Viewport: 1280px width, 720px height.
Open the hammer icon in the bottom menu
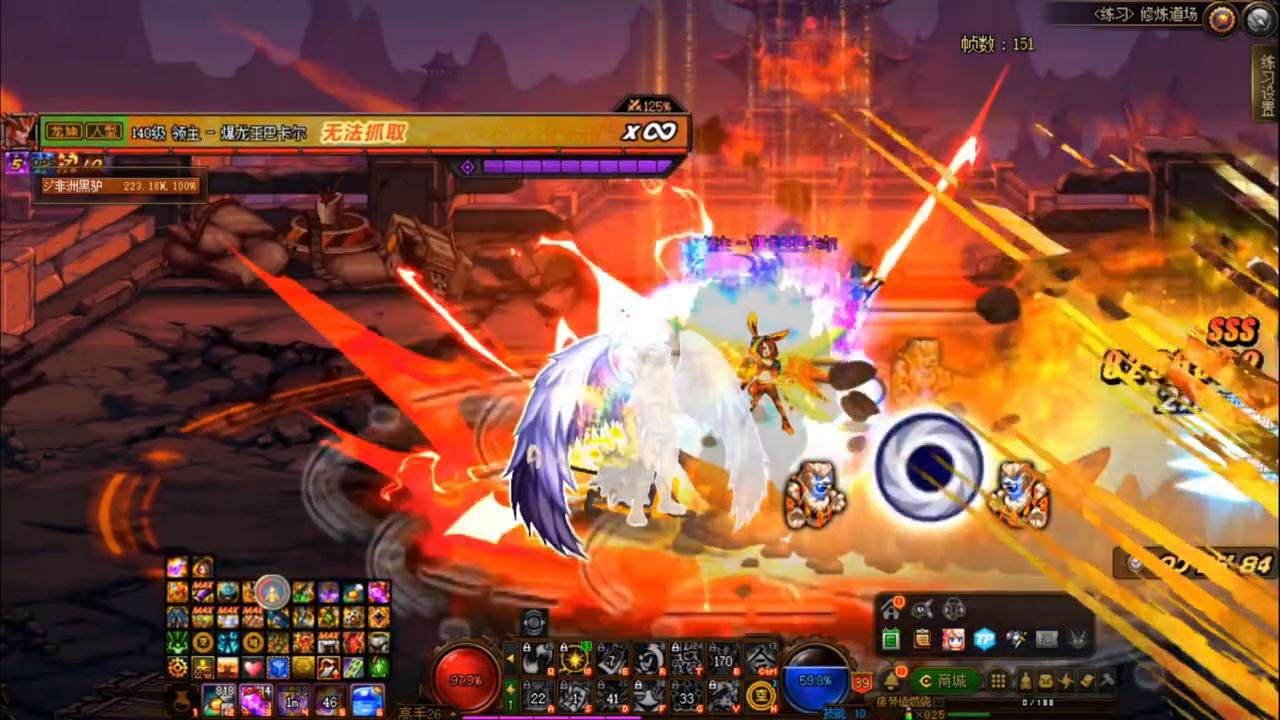tap(1107, 681)
